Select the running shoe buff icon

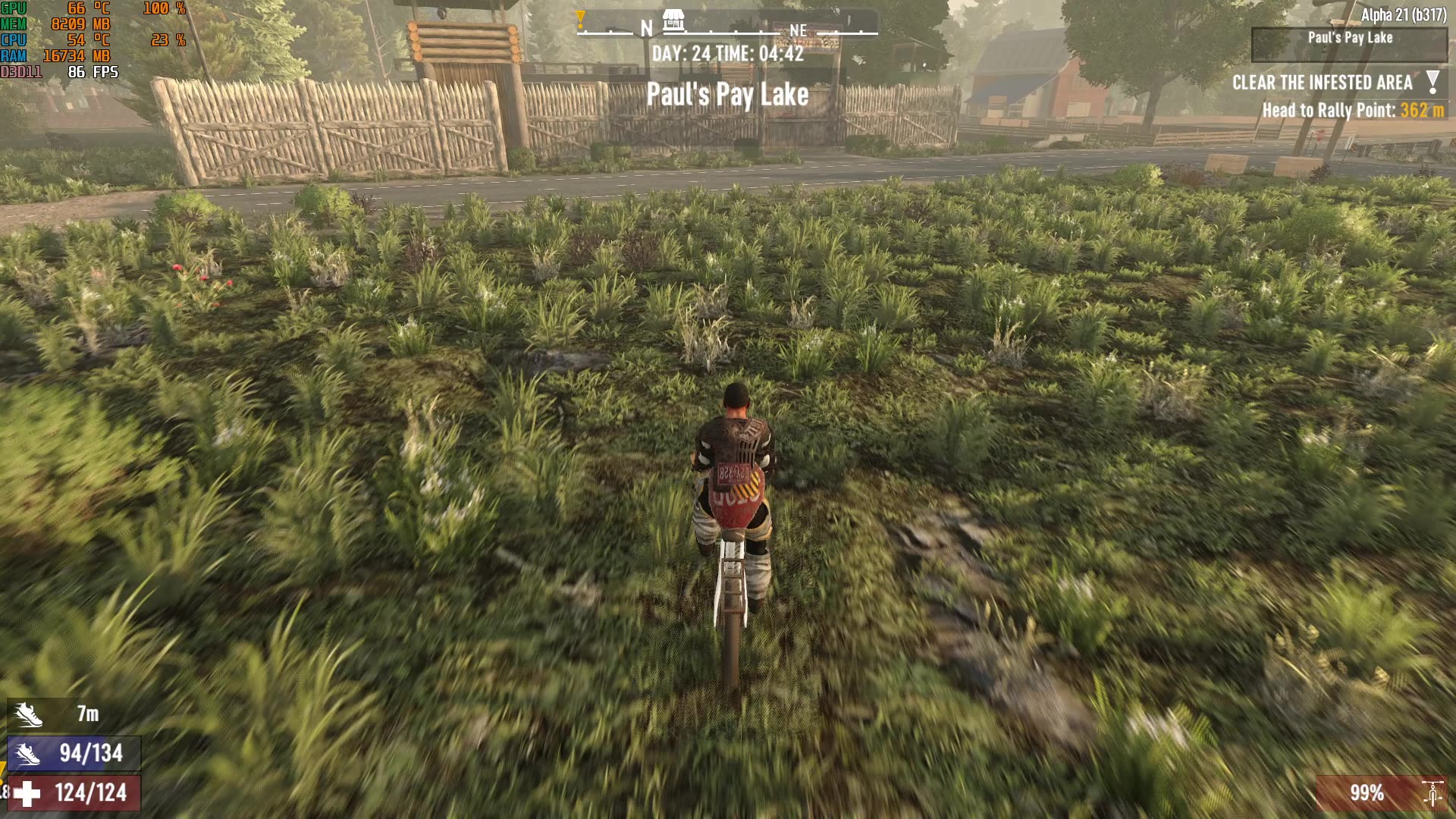(28, 714)
